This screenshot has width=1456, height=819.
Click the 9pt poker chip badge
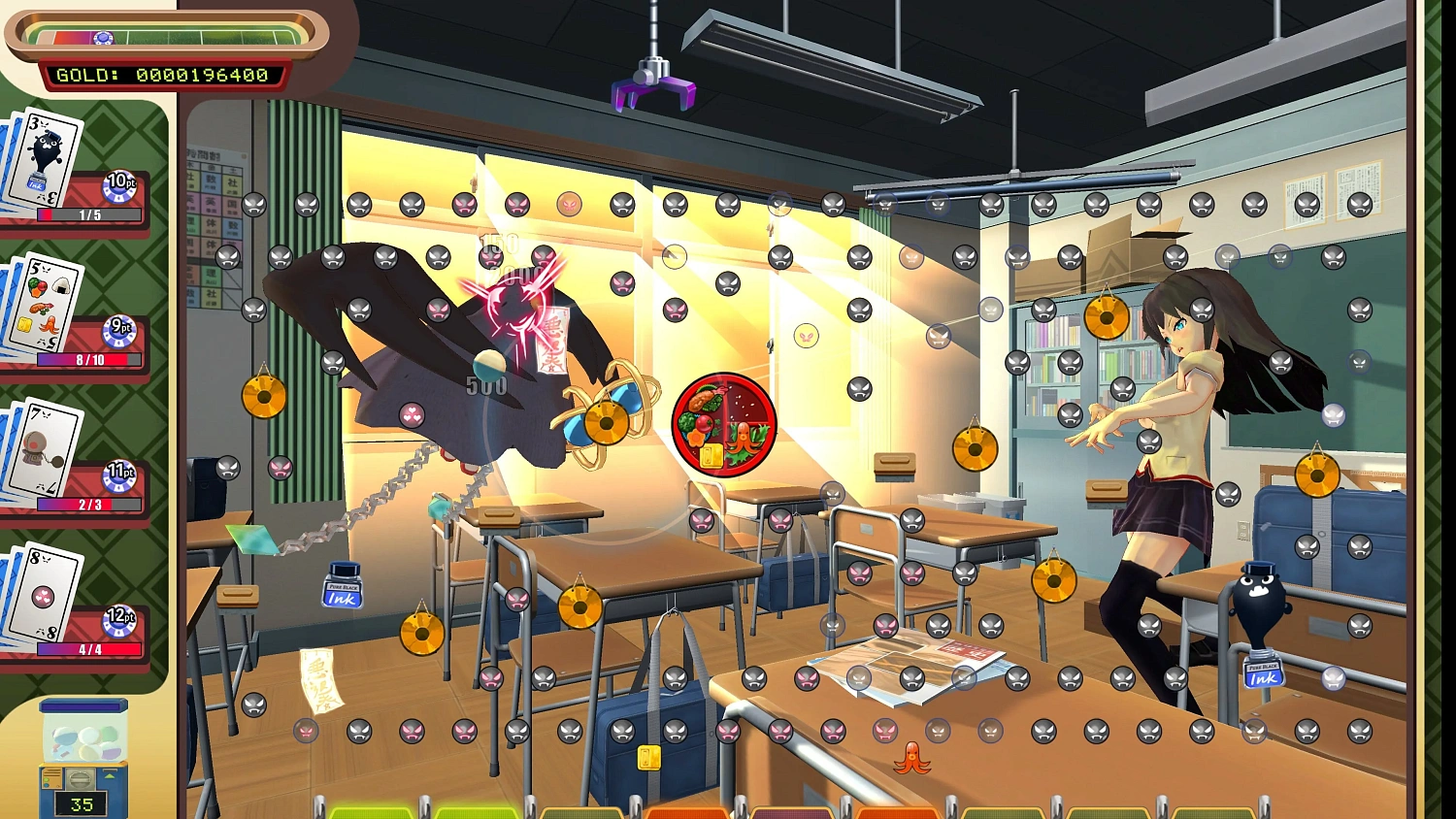click(x=121, y=328)
